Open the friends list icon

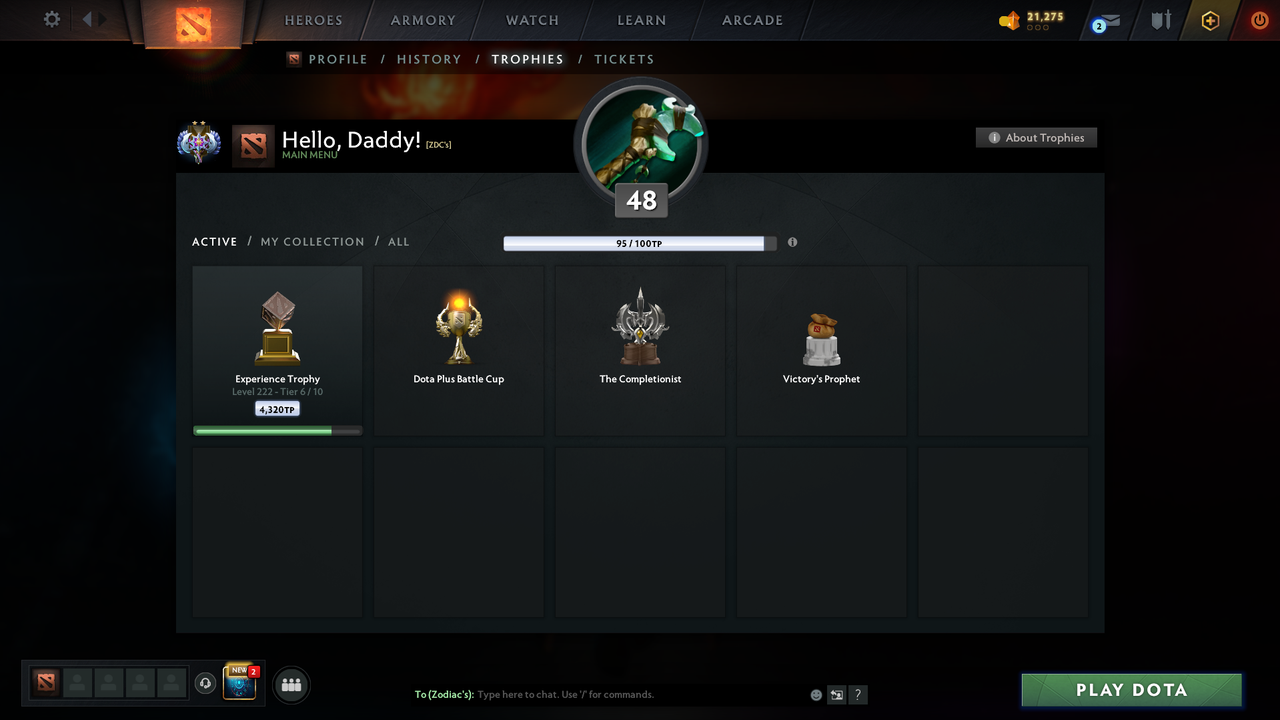(x=290, y=685)
